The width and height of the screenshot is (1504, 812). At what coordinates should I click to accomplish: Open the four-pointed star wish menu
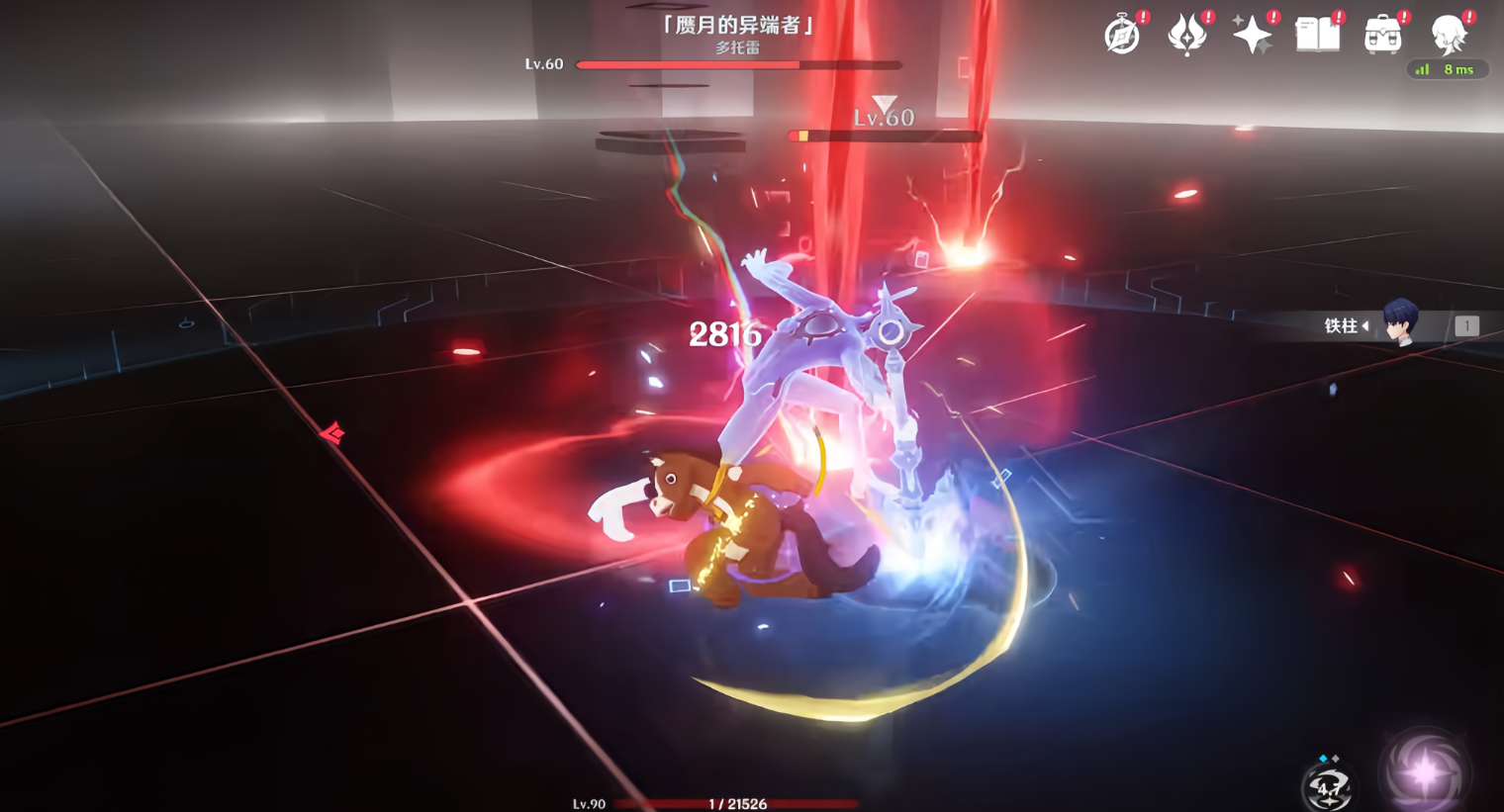click(1252, 36)
